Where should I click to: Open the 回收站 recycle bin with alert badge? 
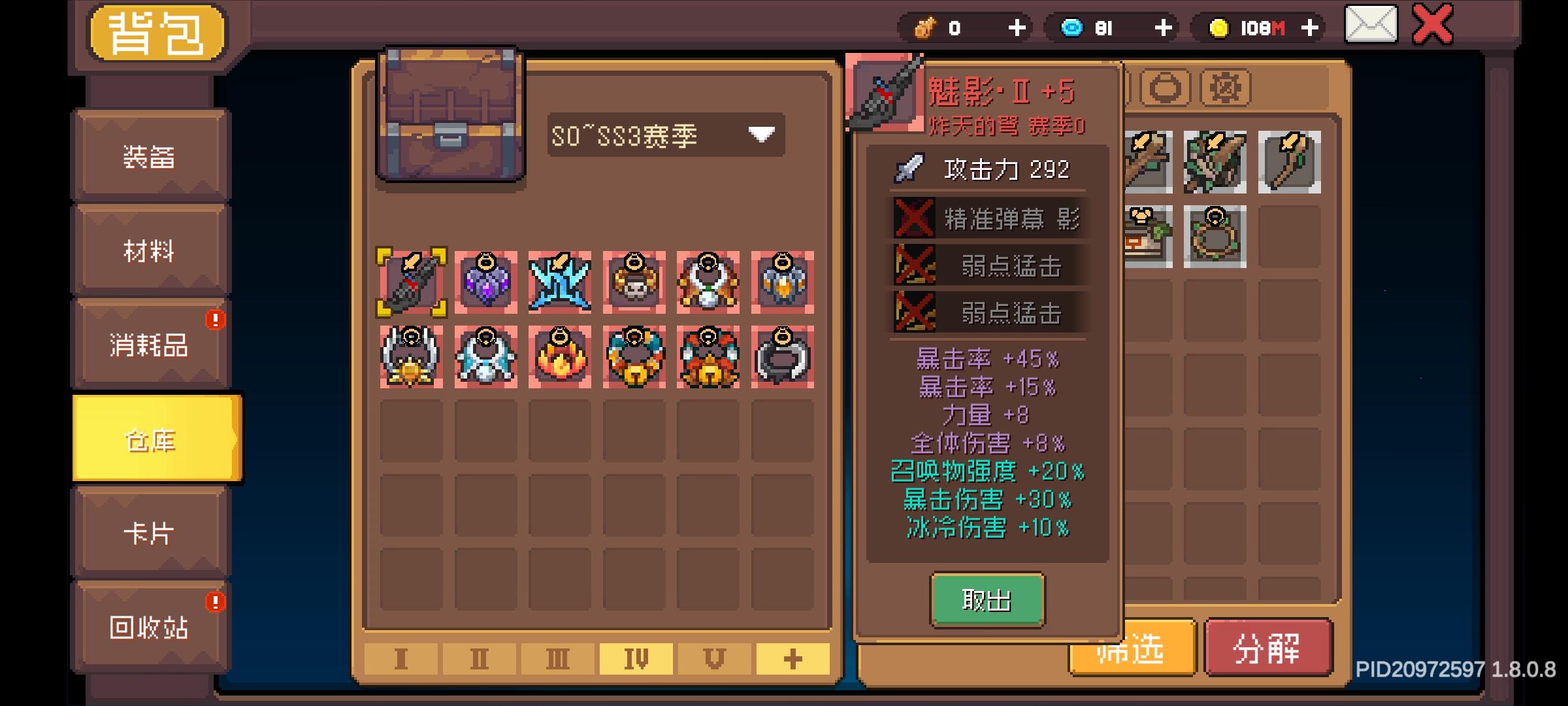[150, 629]
